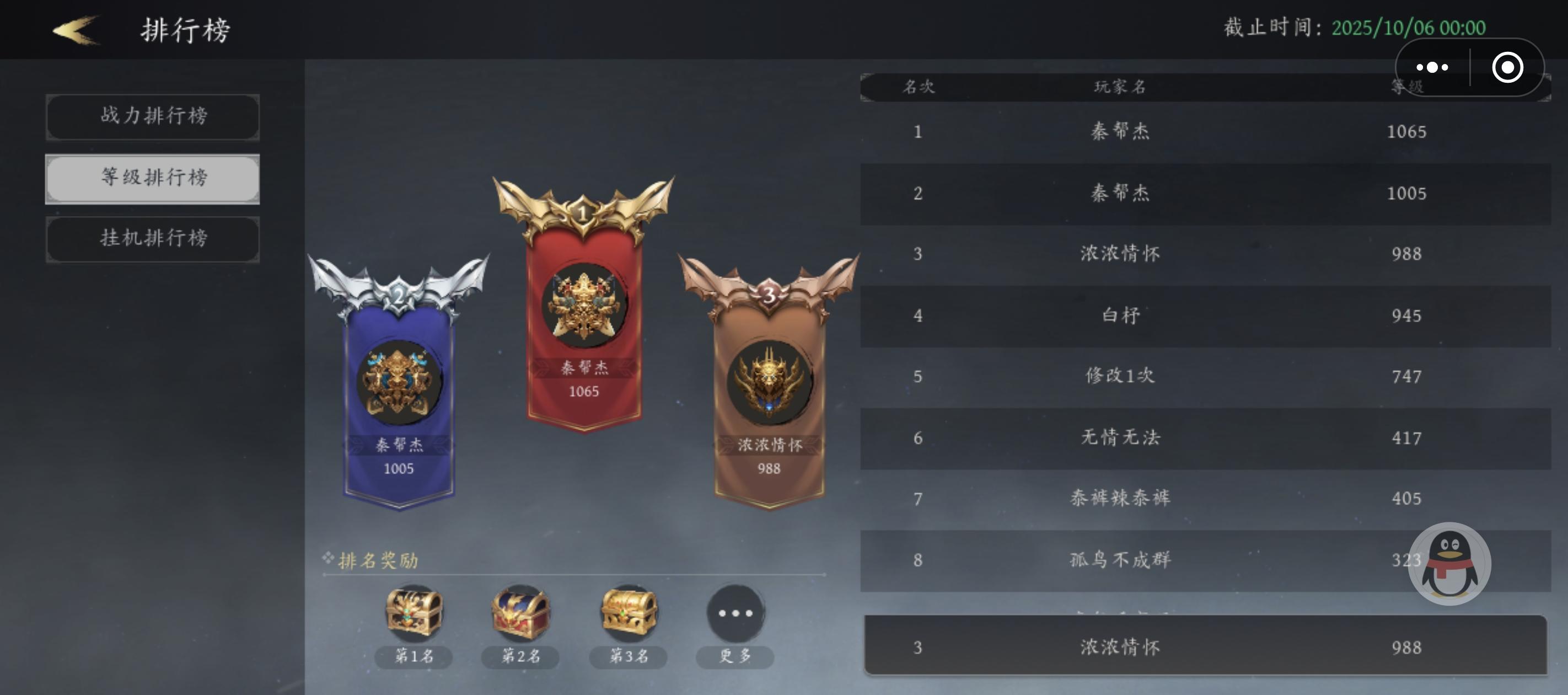Switch to the 战力排行榜 tab

pyautogui.click(x=153, y=117)
